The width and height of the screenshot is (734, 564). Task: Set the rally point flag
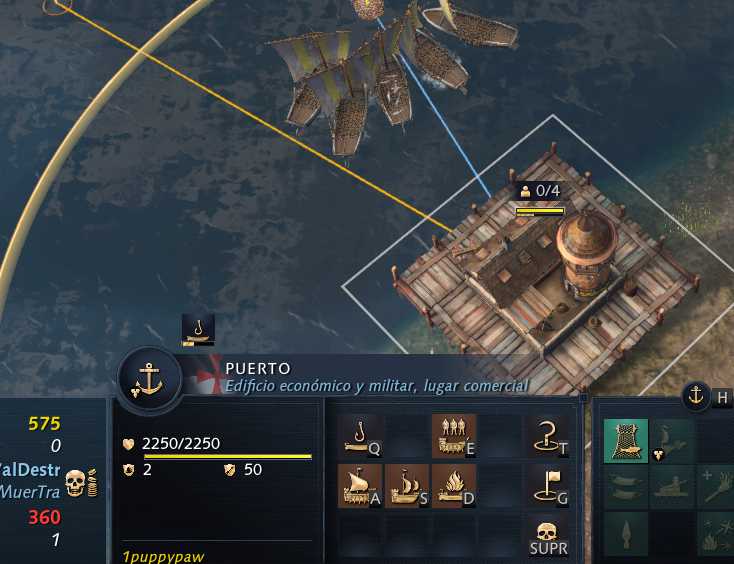[546, 485]
